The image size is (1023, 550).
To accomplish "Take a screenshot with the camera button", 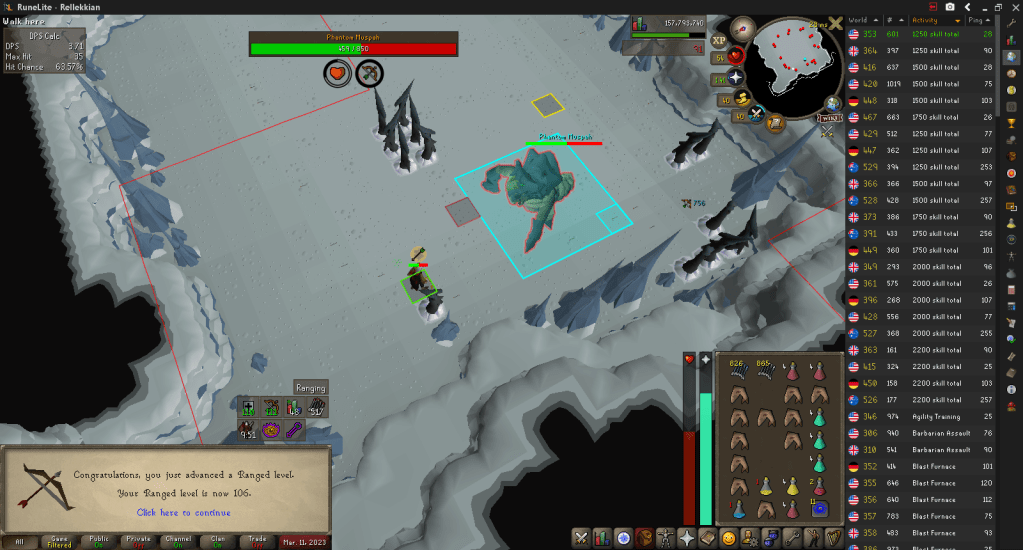I will (950, 7).
